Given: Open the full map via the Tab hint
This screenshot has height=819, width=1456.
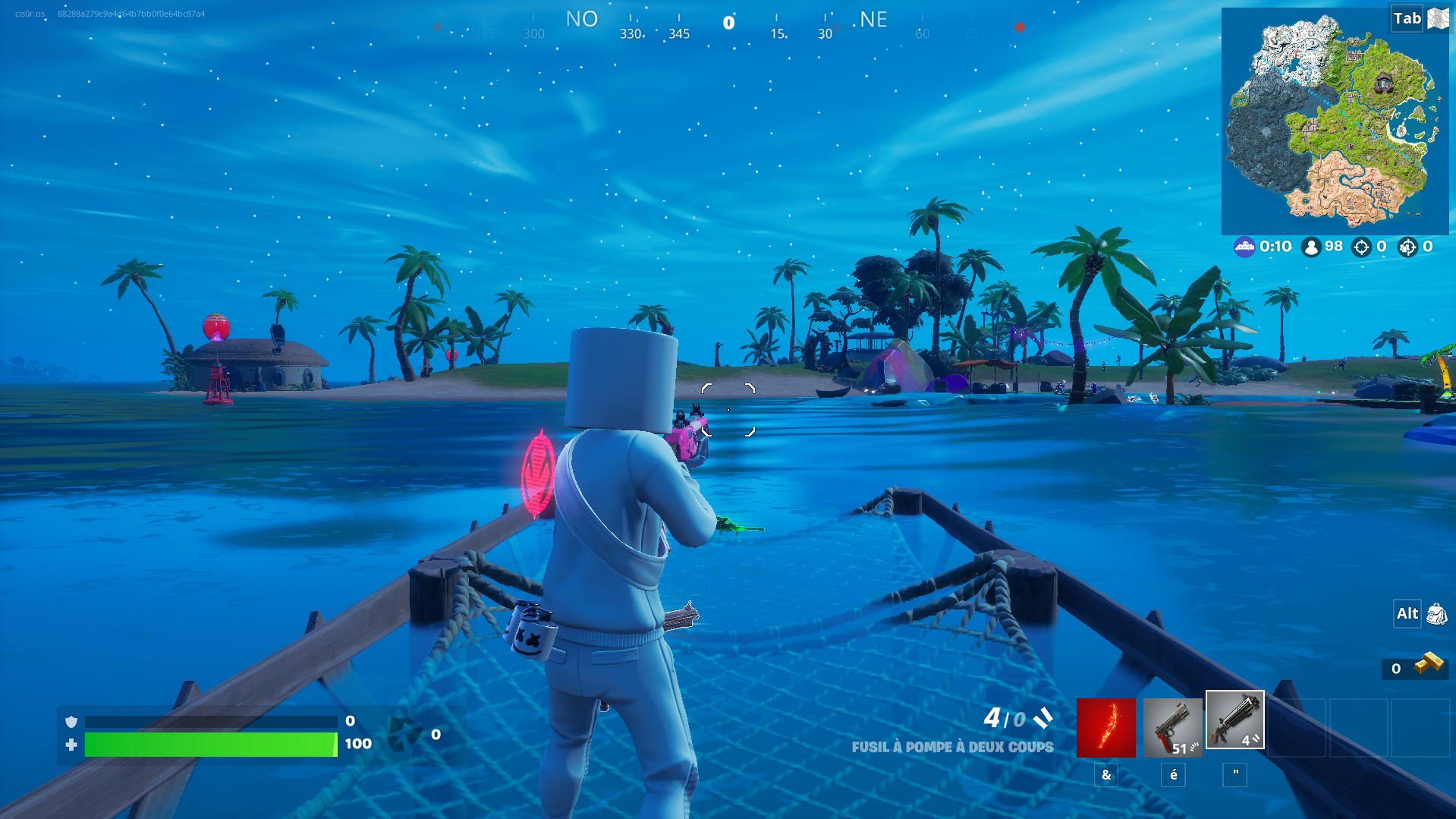Looking at the screenshot, I should pos(1407,18).
